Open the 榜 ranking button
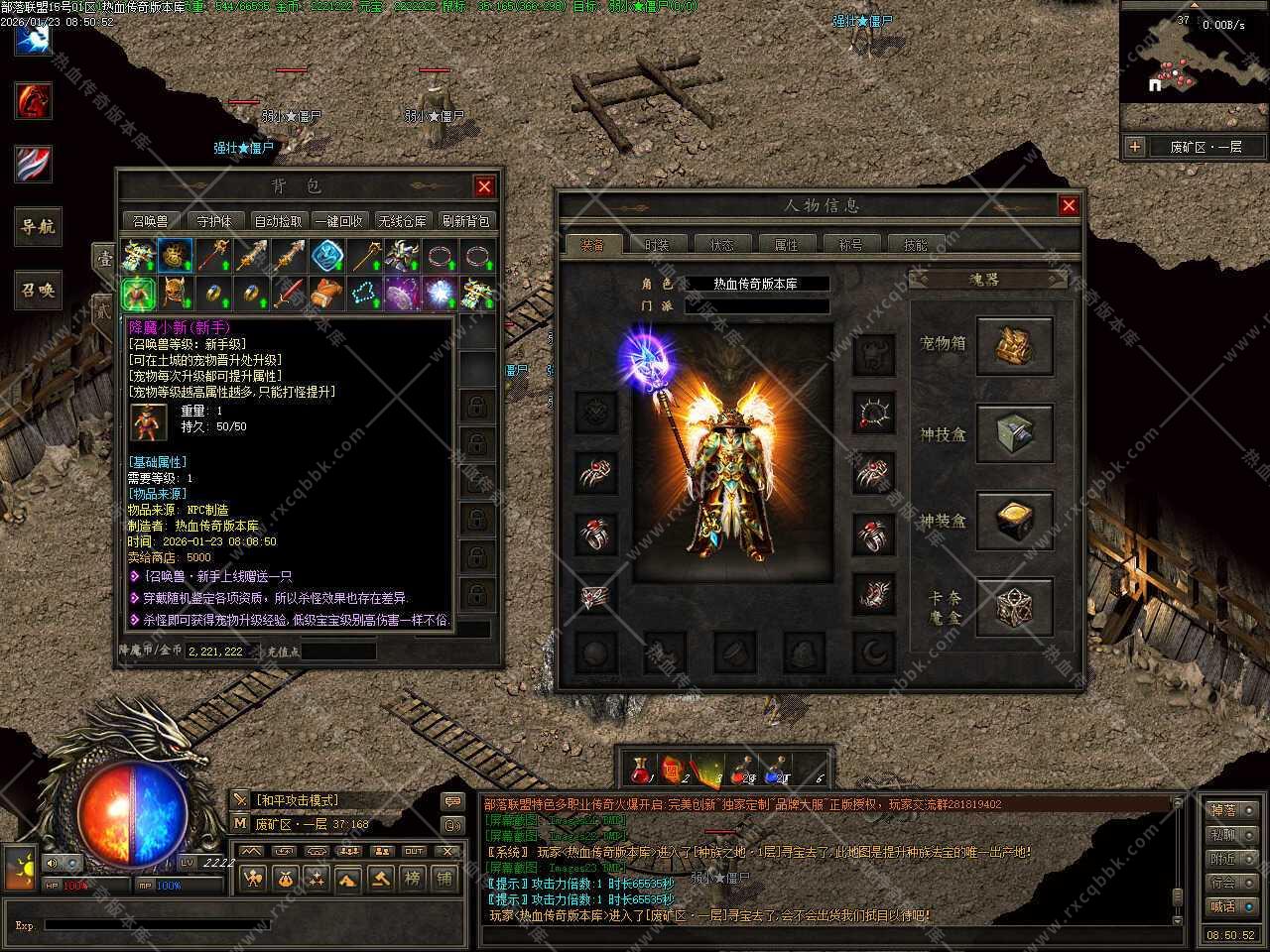 pyautogui.click(x=413, y=878)
